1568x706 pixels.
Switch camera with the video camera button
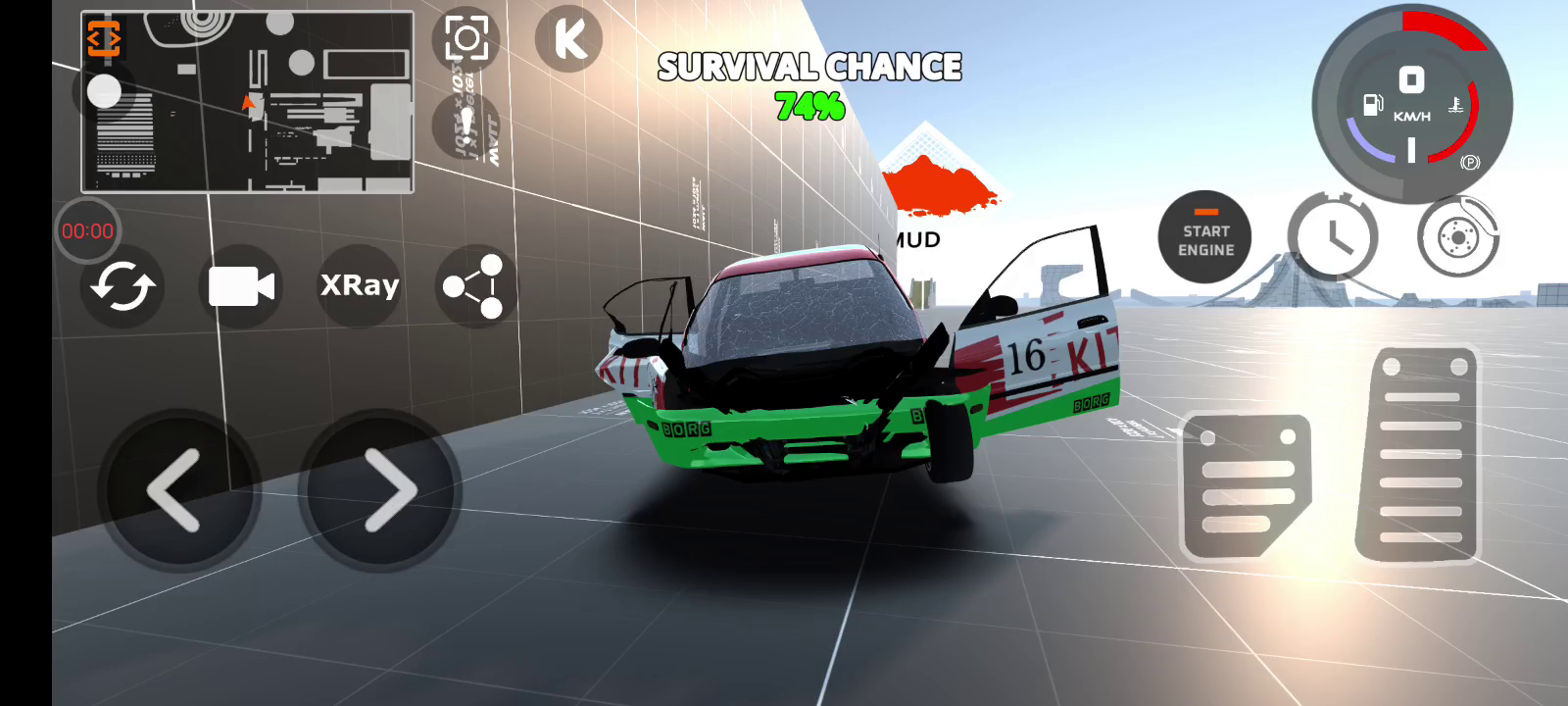pyautogui.click(x=241, y=286)
